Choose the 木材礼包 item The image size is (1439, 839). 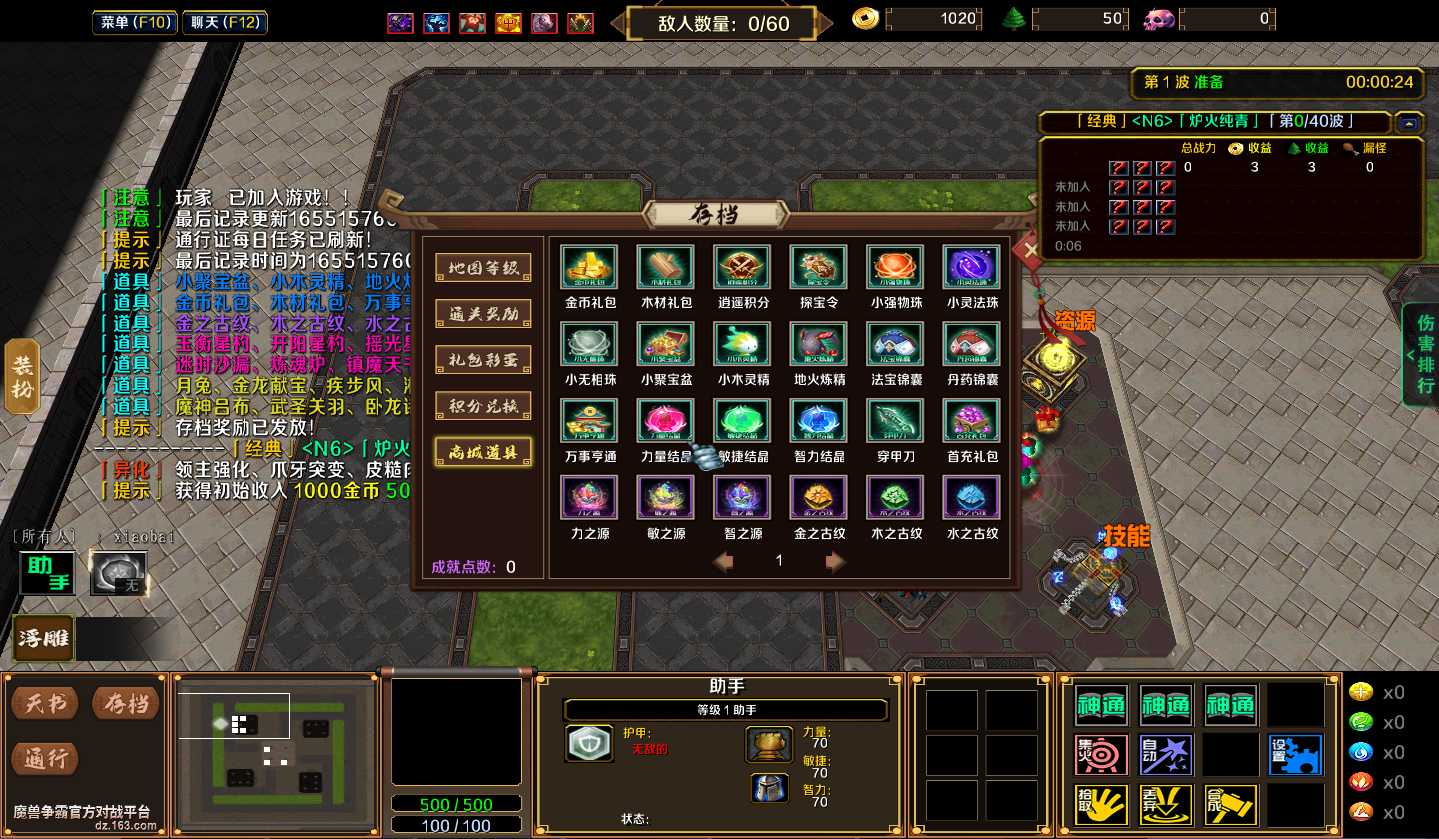click(666, 268)
